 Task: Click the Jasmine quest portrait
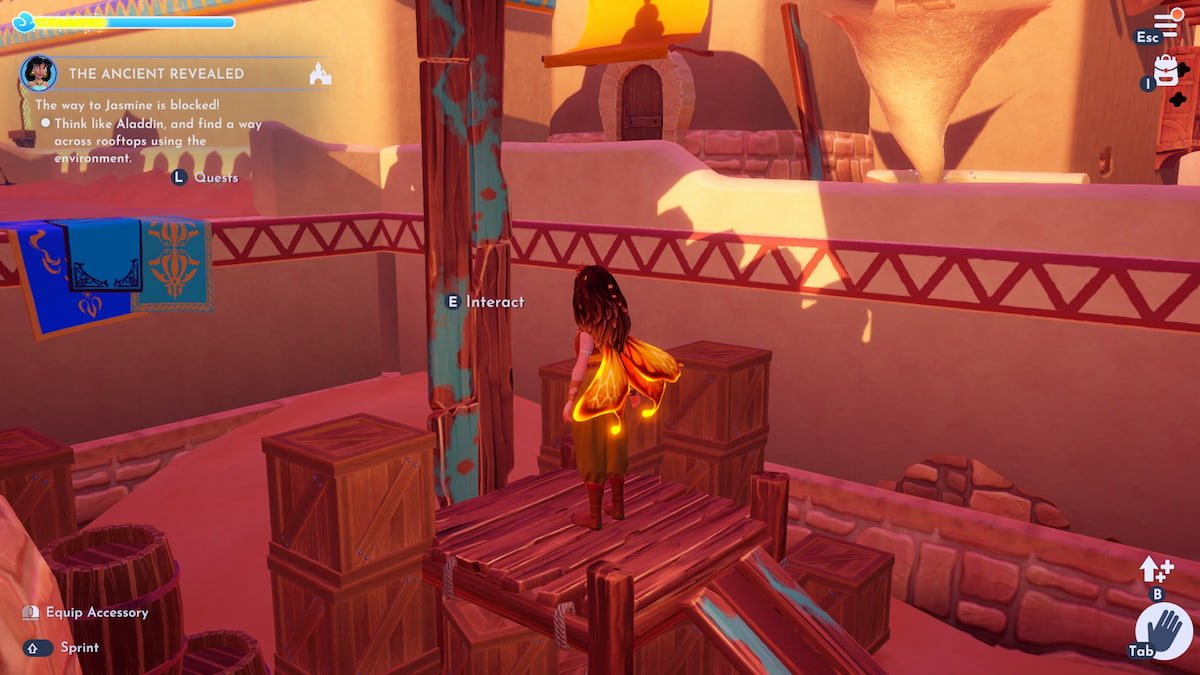[38, 73]
